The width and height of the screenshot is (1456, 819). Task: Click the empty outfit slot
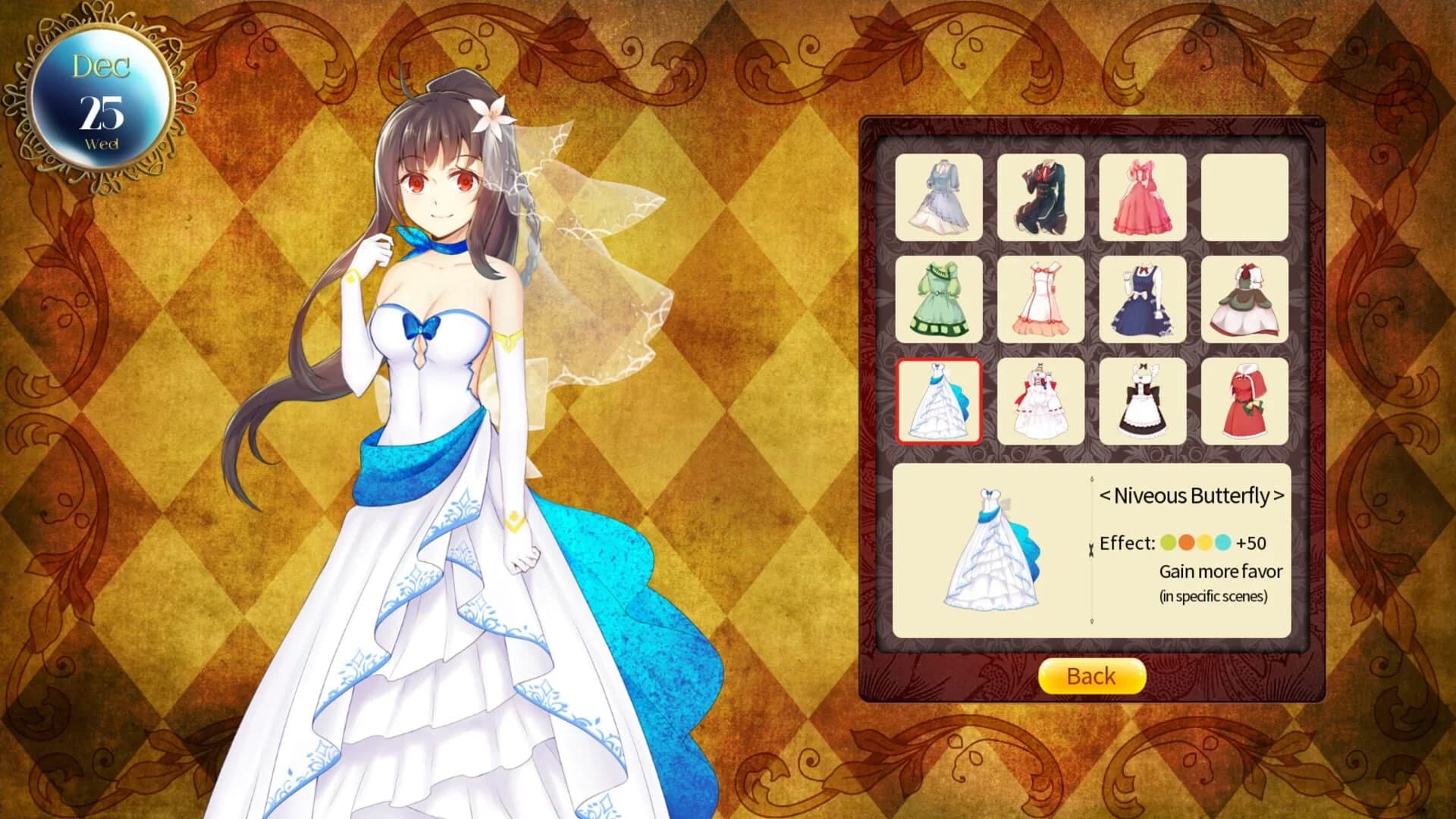click(1244, 199)
